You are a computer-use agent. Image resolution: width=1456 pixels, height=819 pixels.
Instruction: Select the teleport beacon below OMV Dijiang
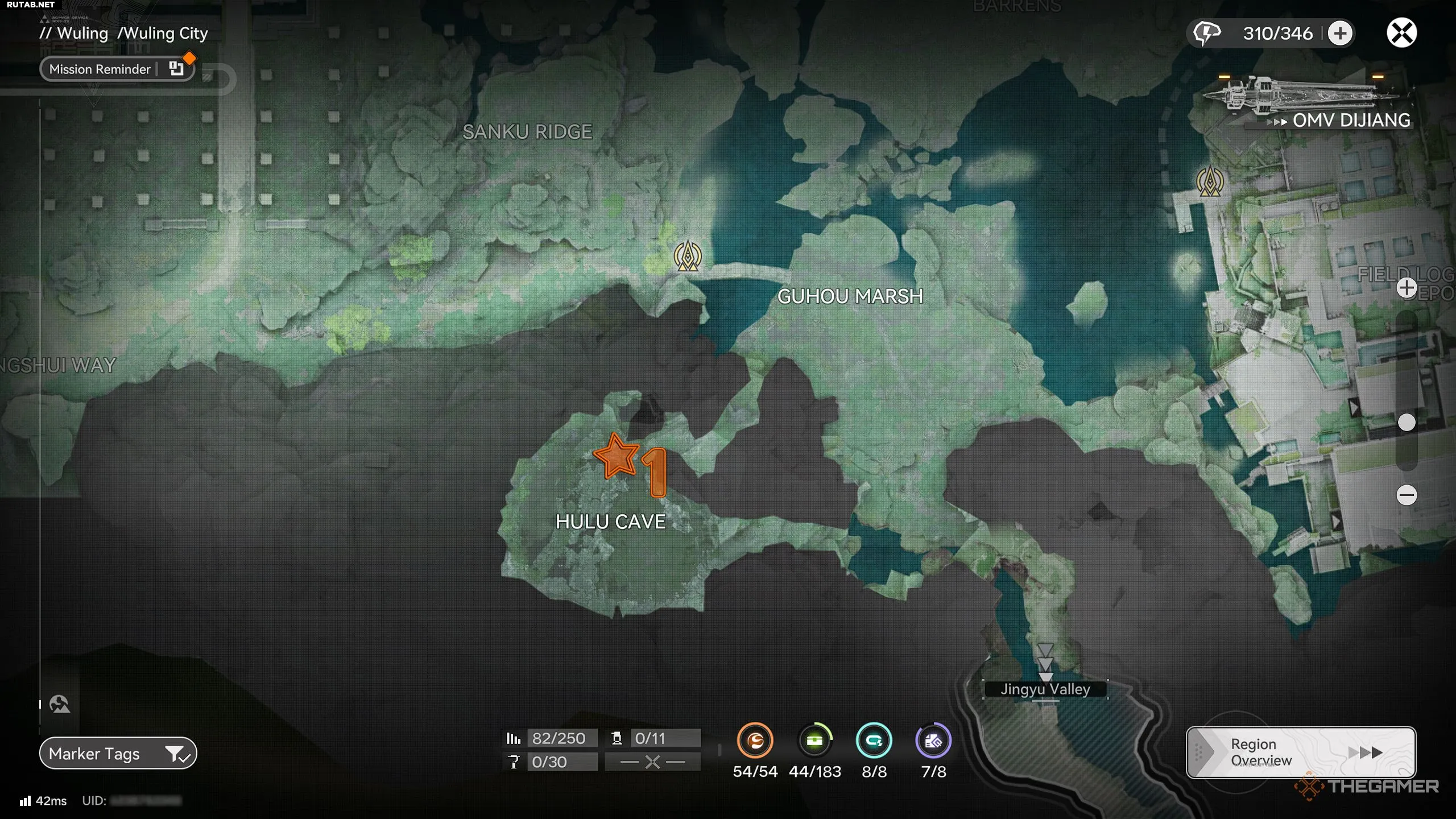click(x=1210, y=182)
